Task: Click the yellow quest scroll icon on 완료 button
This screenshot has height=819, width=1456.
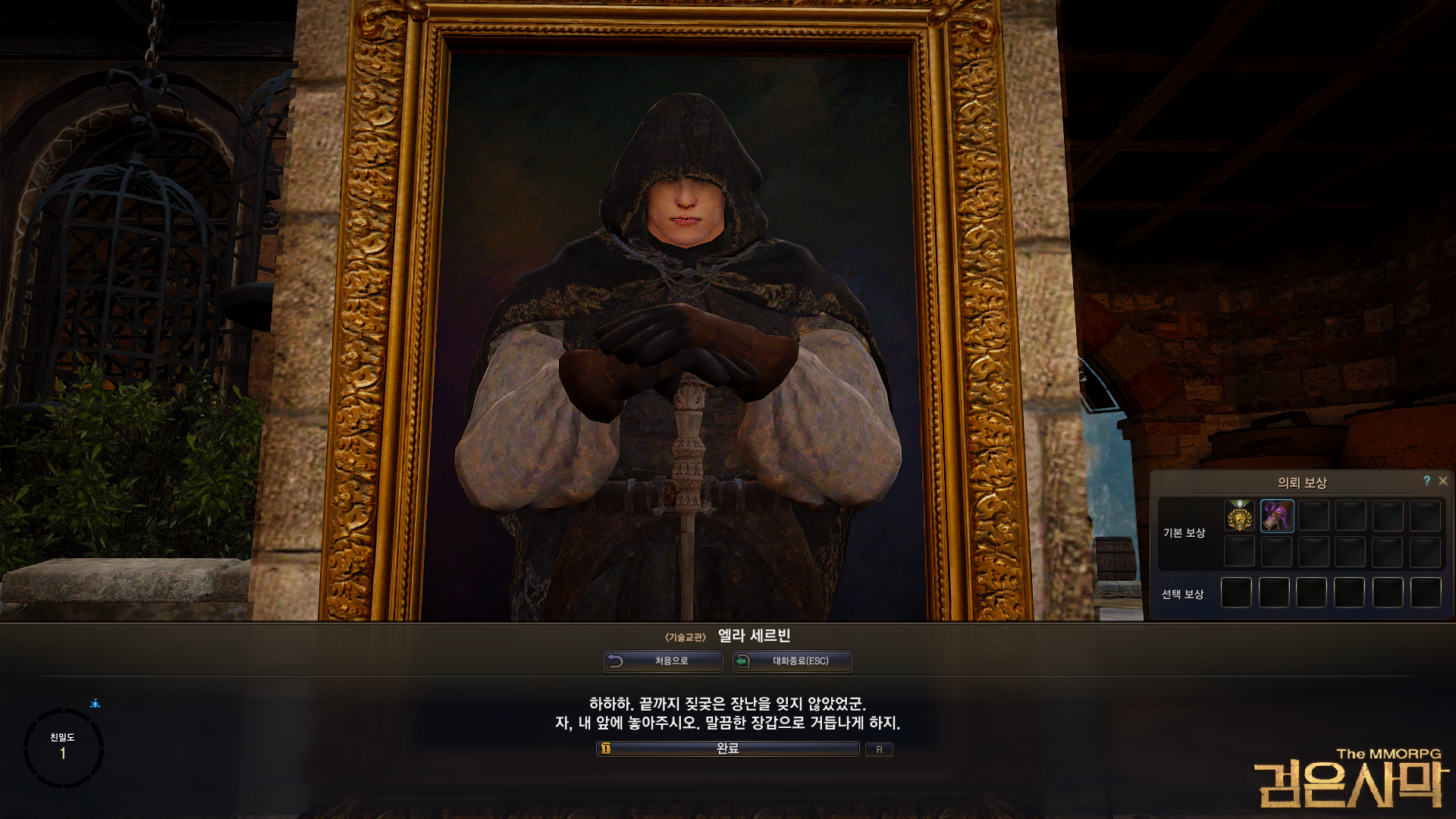Action: click(604, 749)
